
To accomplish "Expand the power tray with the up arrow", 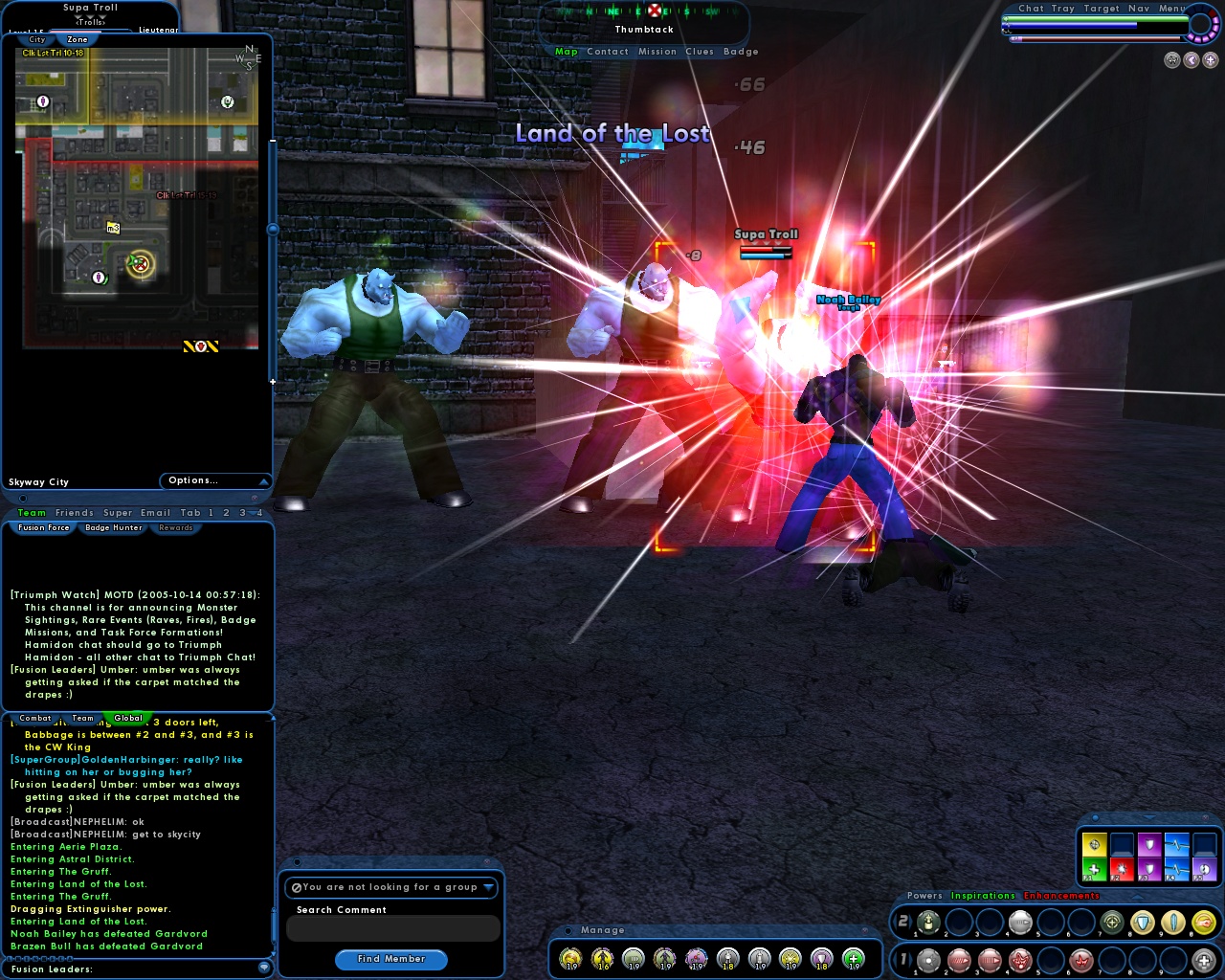I will 1136,897.
